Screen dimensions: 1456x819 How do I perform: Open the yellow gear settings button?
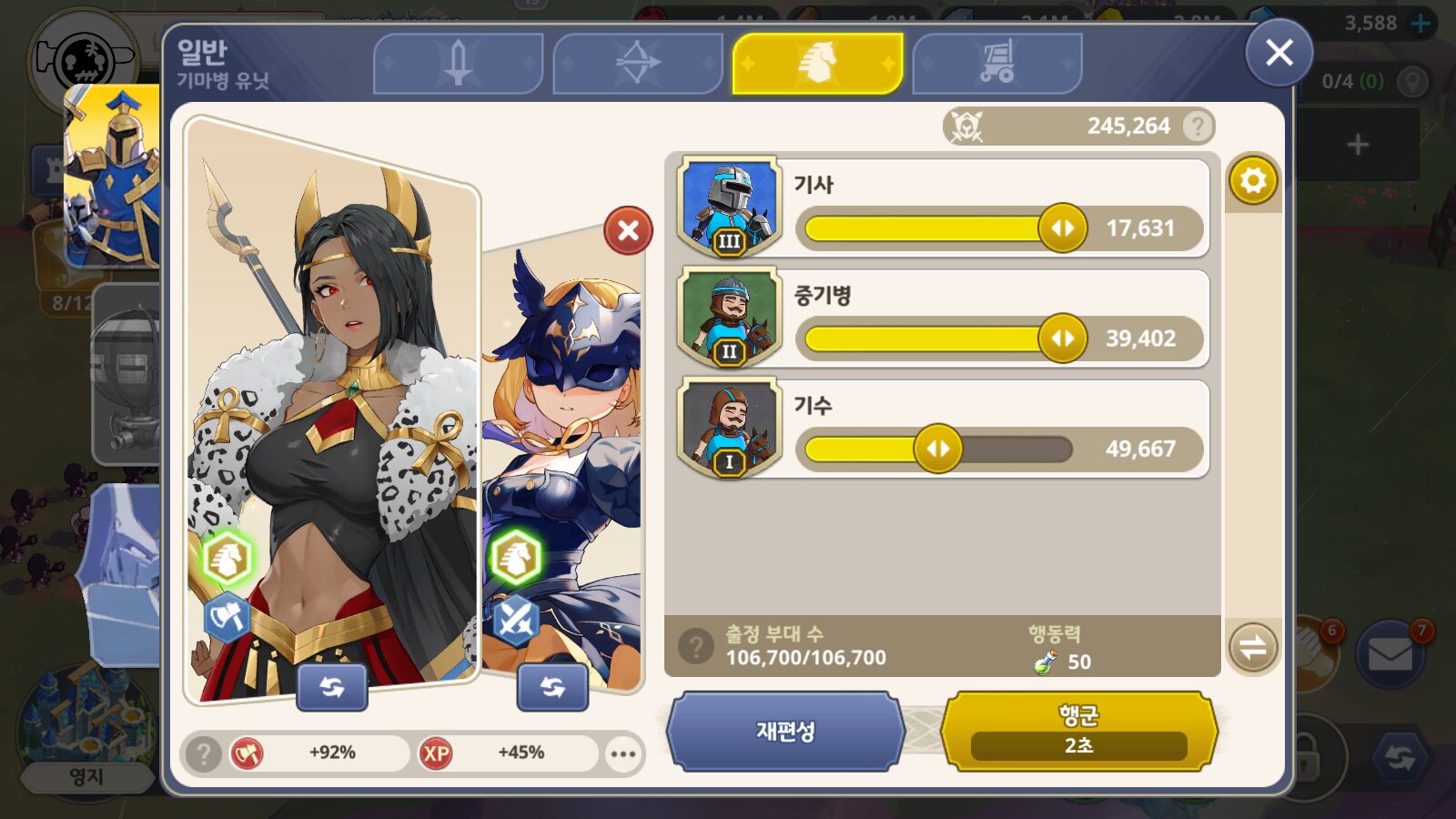point(1253,180)
